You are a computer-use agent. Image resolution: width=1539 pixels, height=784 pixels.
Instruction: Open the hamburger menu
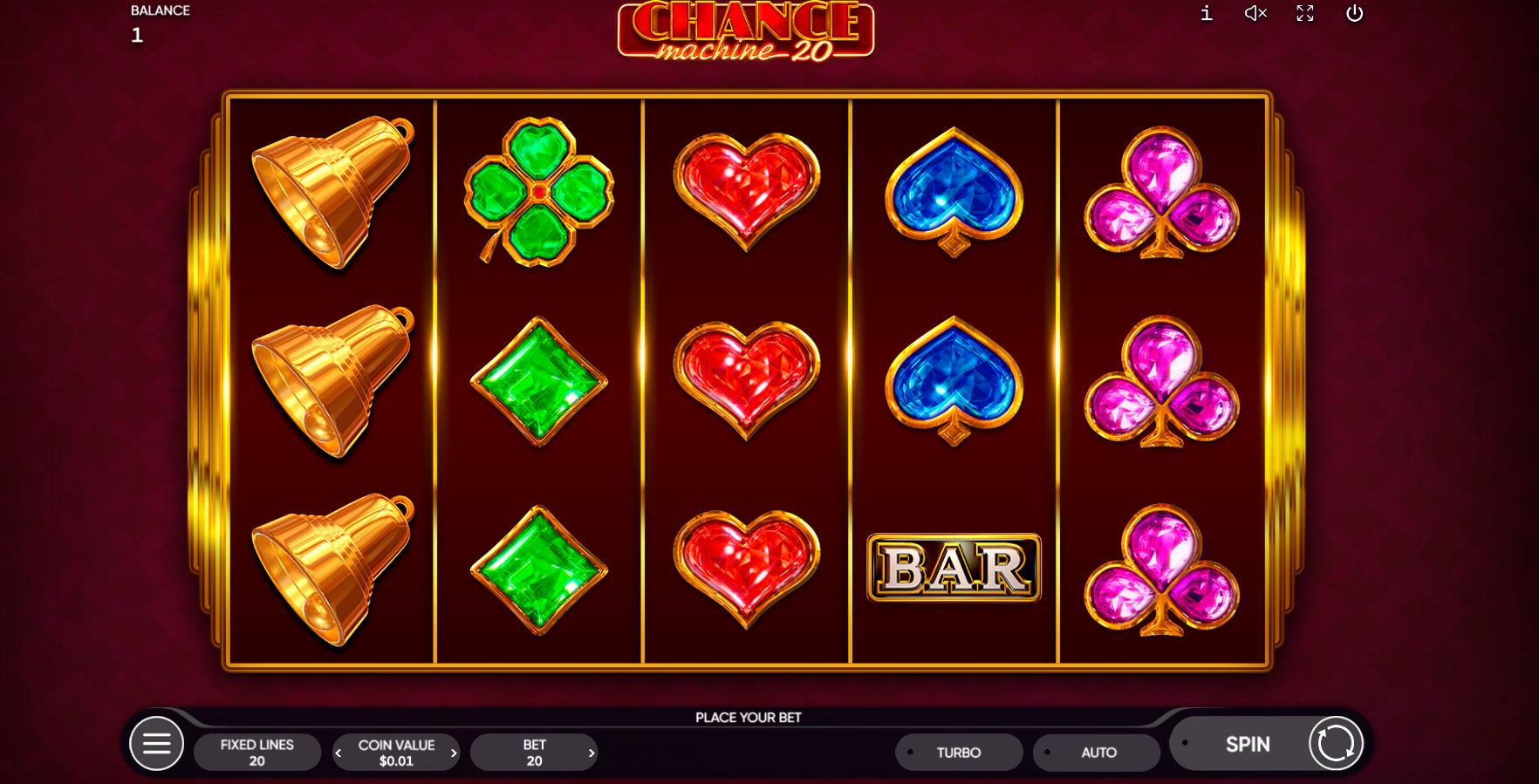[157, 743]
